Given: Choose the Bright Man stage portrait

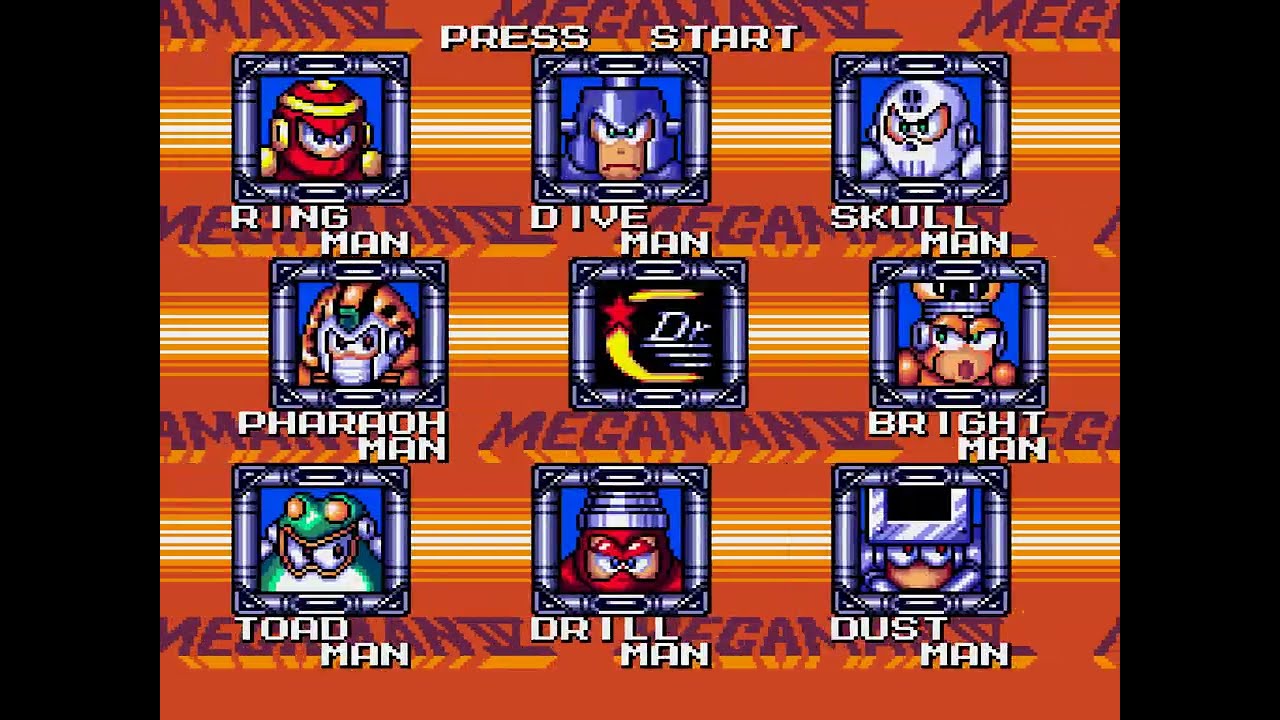Looking at the screenshot, I should 959,334.
